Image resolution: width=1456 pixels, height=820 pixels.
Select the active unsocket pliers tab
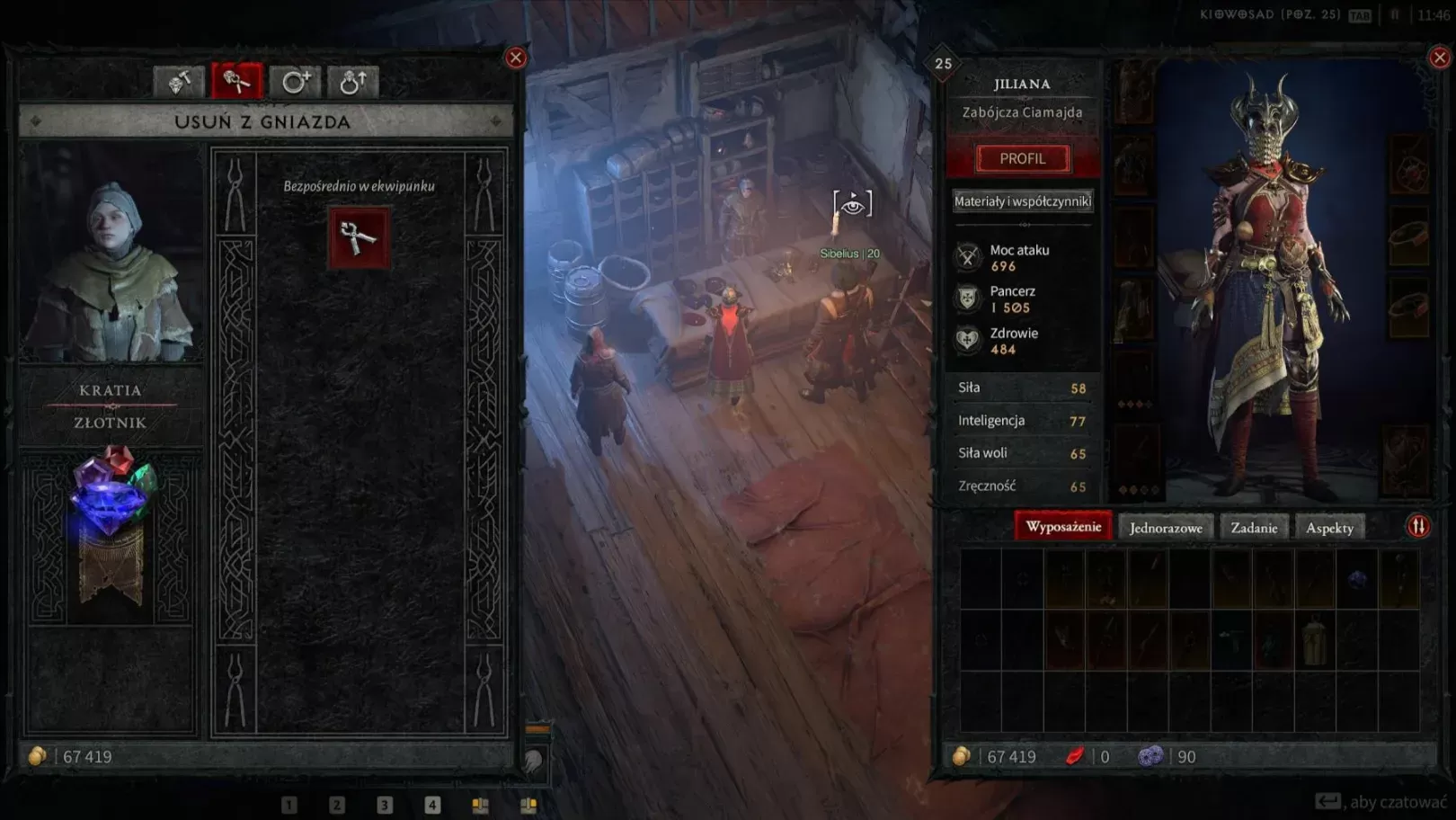tap(237, 82)
